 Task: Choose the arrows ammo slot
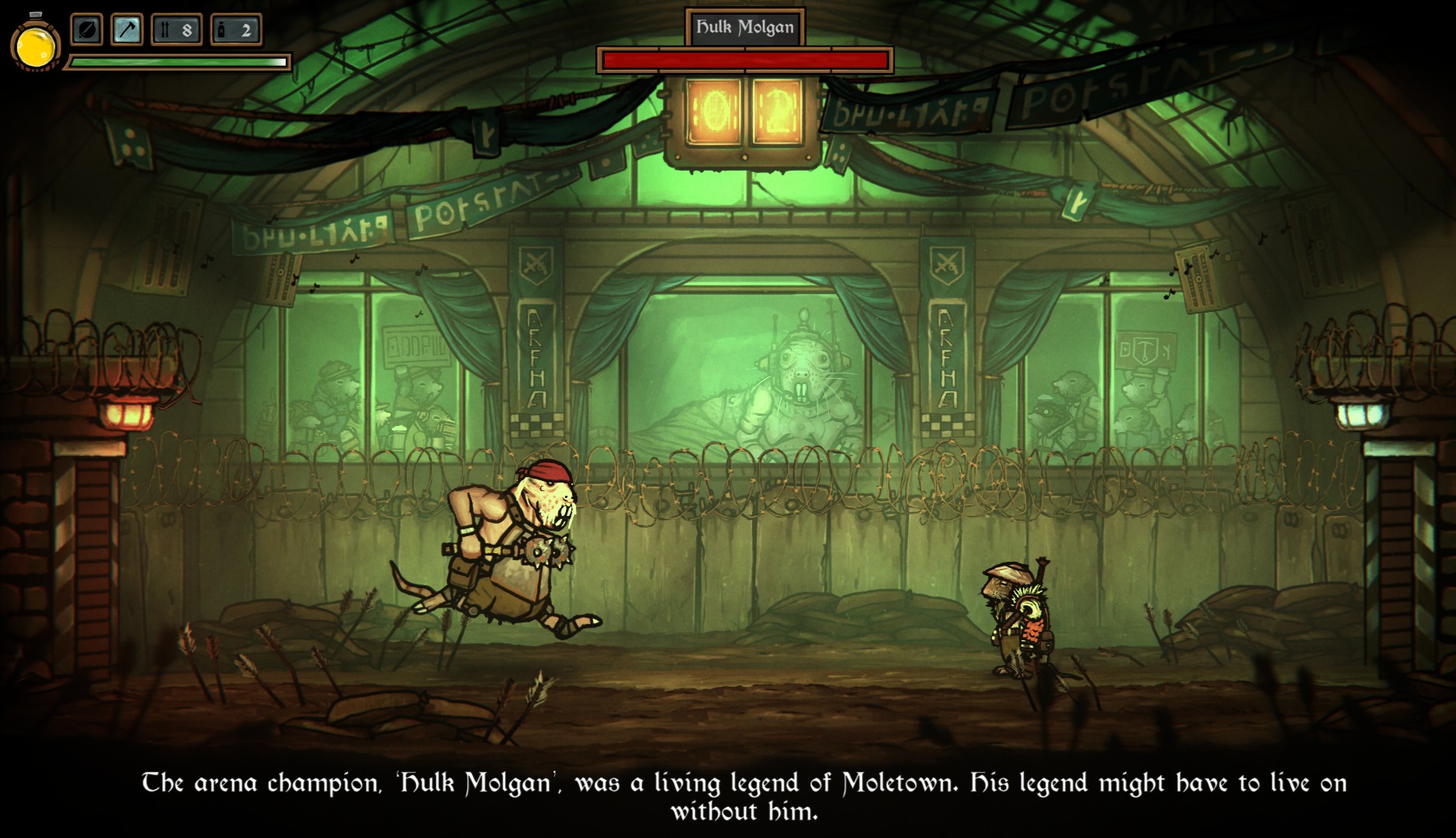(x=176, y=30)
